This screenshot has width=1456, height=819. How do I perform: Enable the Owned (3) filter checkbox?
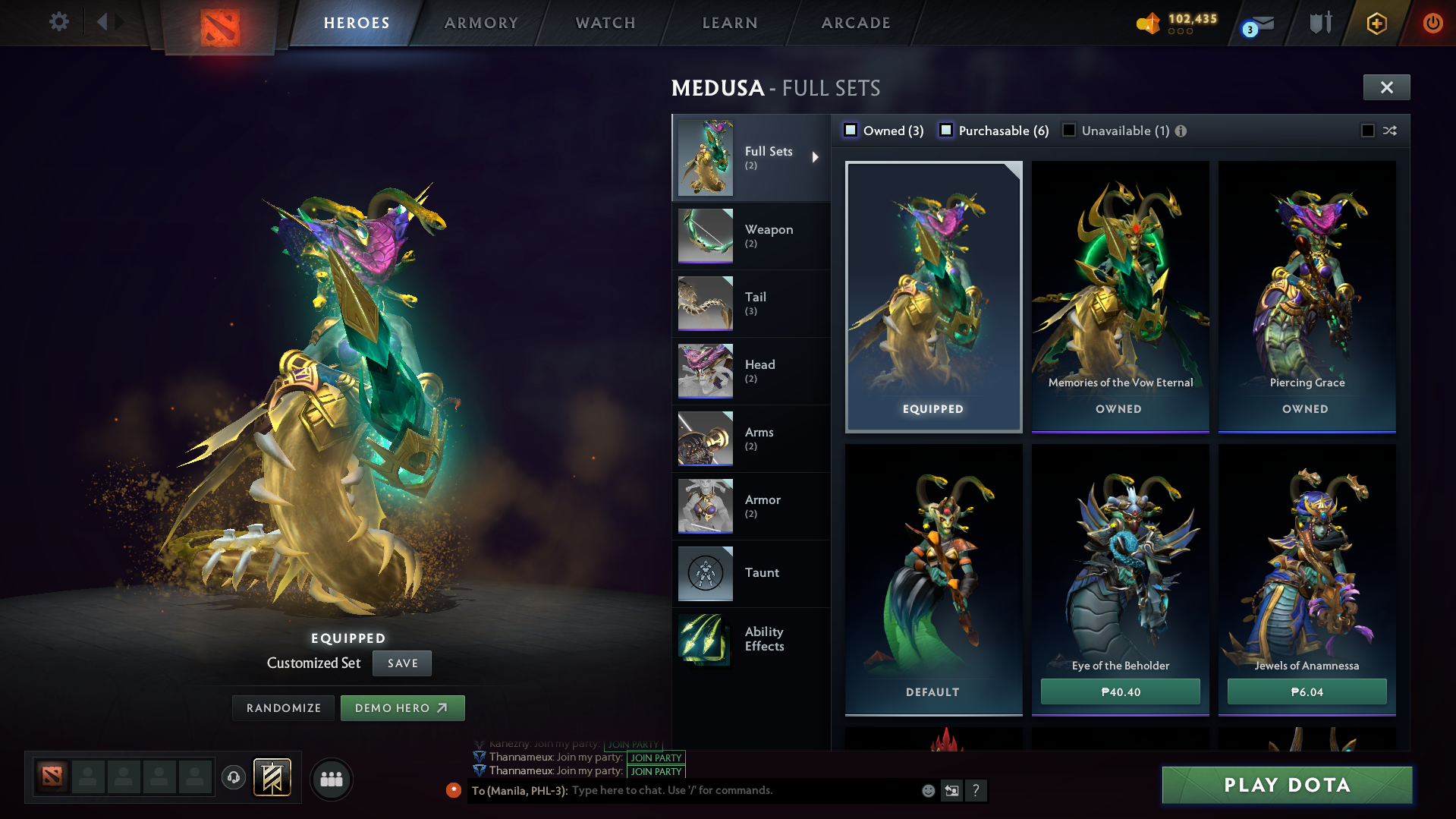pos(851,131)
